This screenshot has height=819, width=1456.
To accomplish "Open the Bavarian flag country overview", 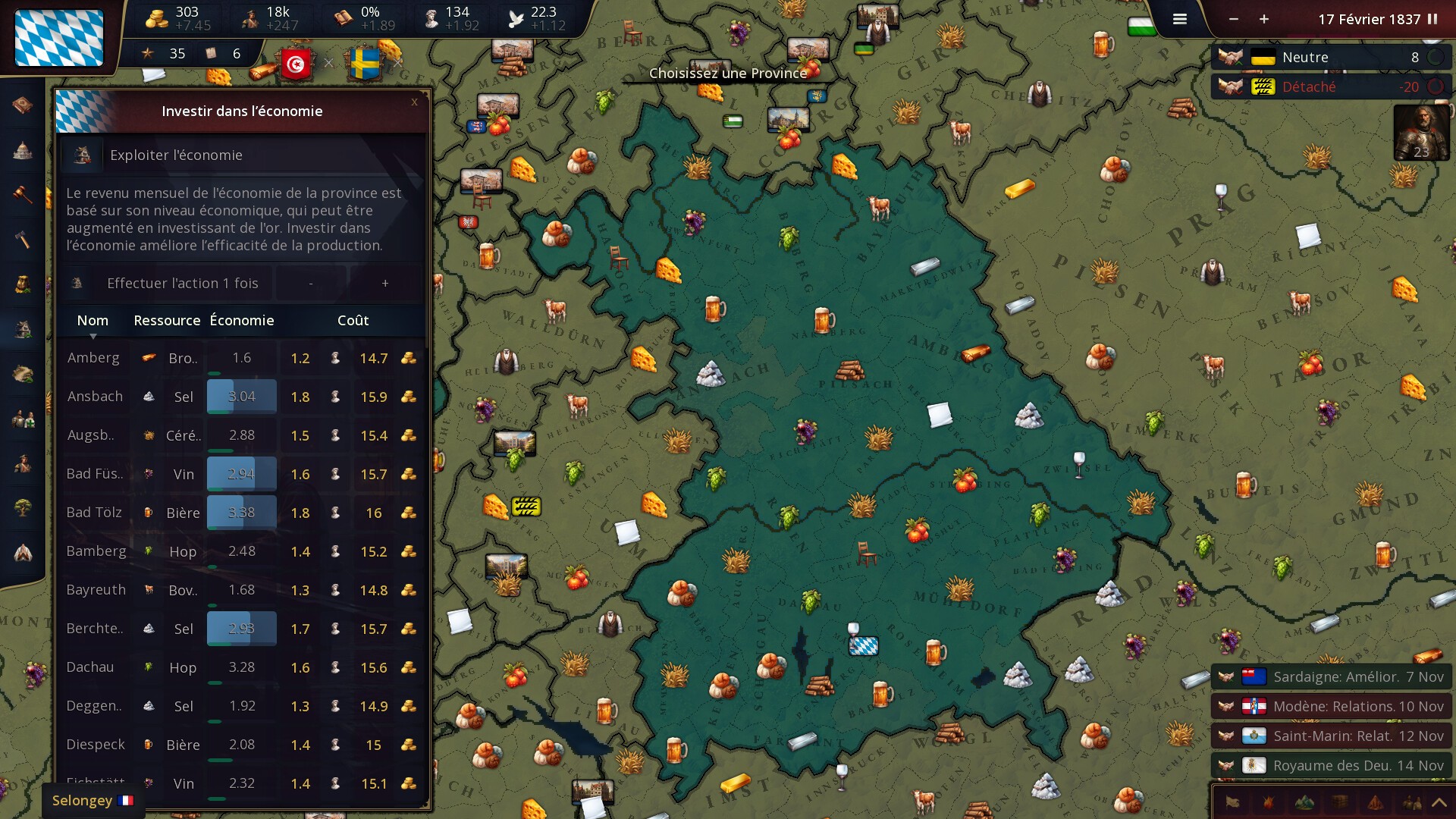I will [59, 38].
